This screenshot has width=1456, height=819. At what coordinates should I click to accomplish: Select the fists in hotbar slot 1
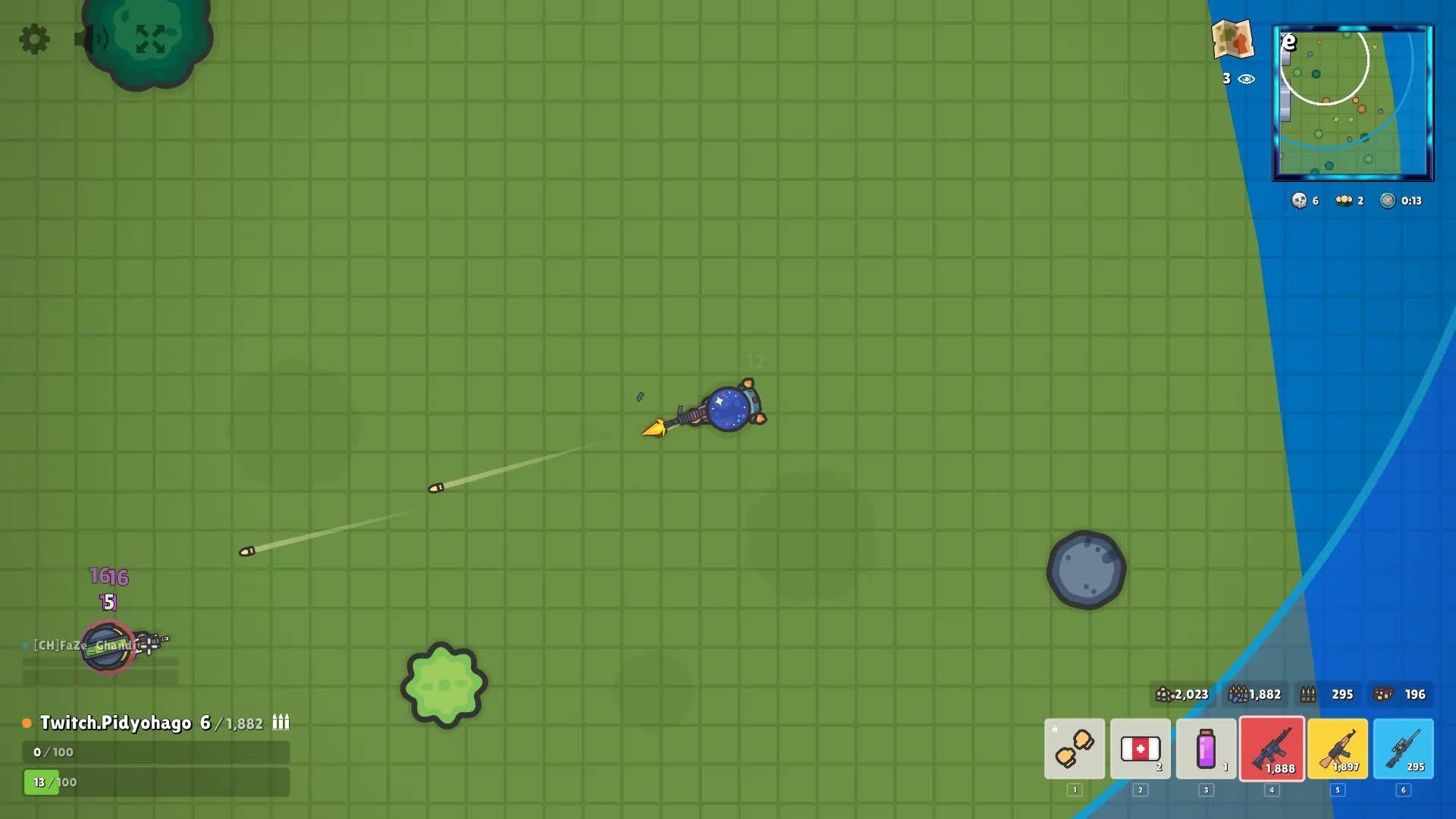click(x=1075, y=751)
